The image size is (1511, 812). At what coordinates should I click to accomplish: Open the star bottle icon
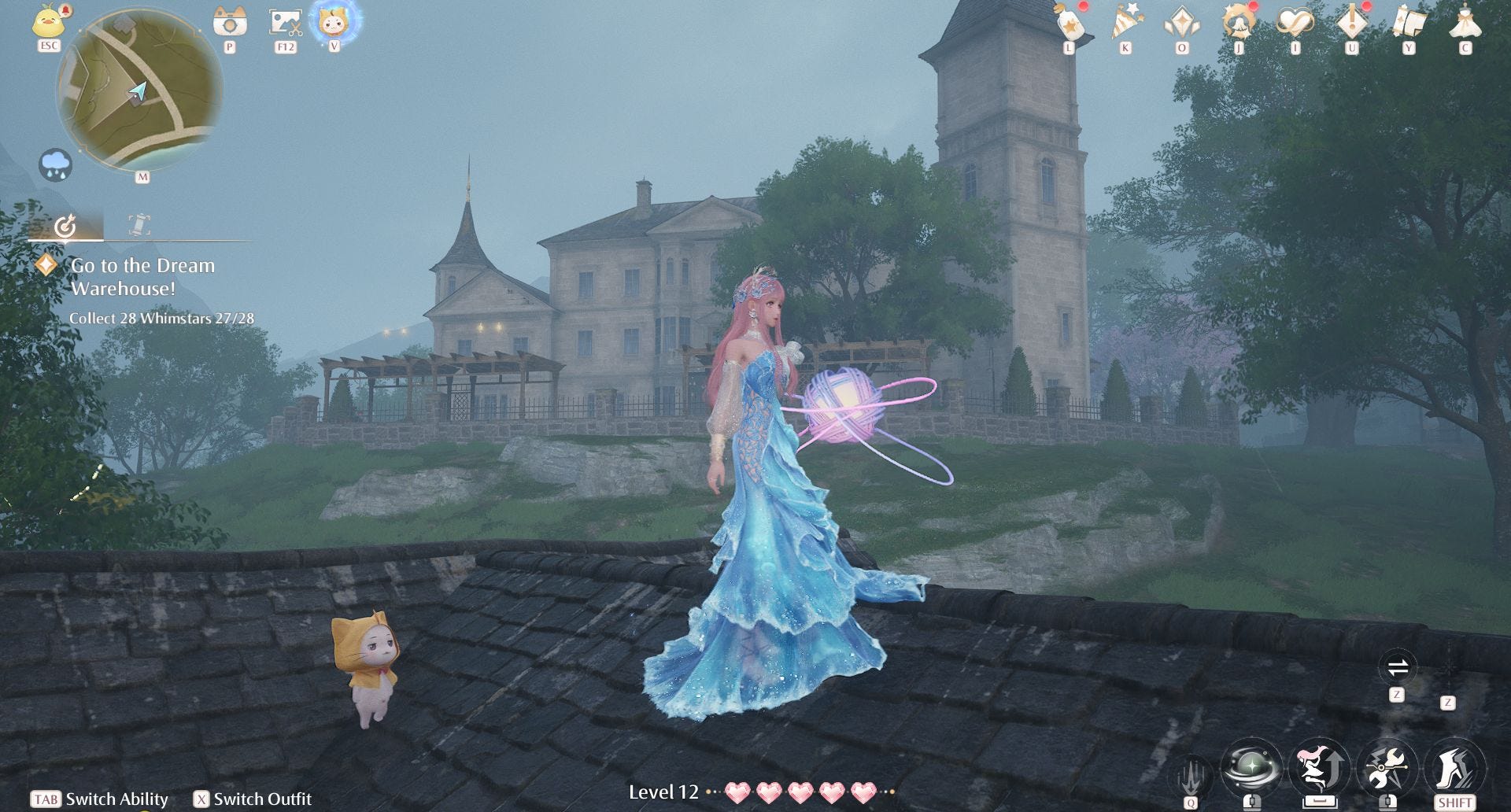point(1070,23)
